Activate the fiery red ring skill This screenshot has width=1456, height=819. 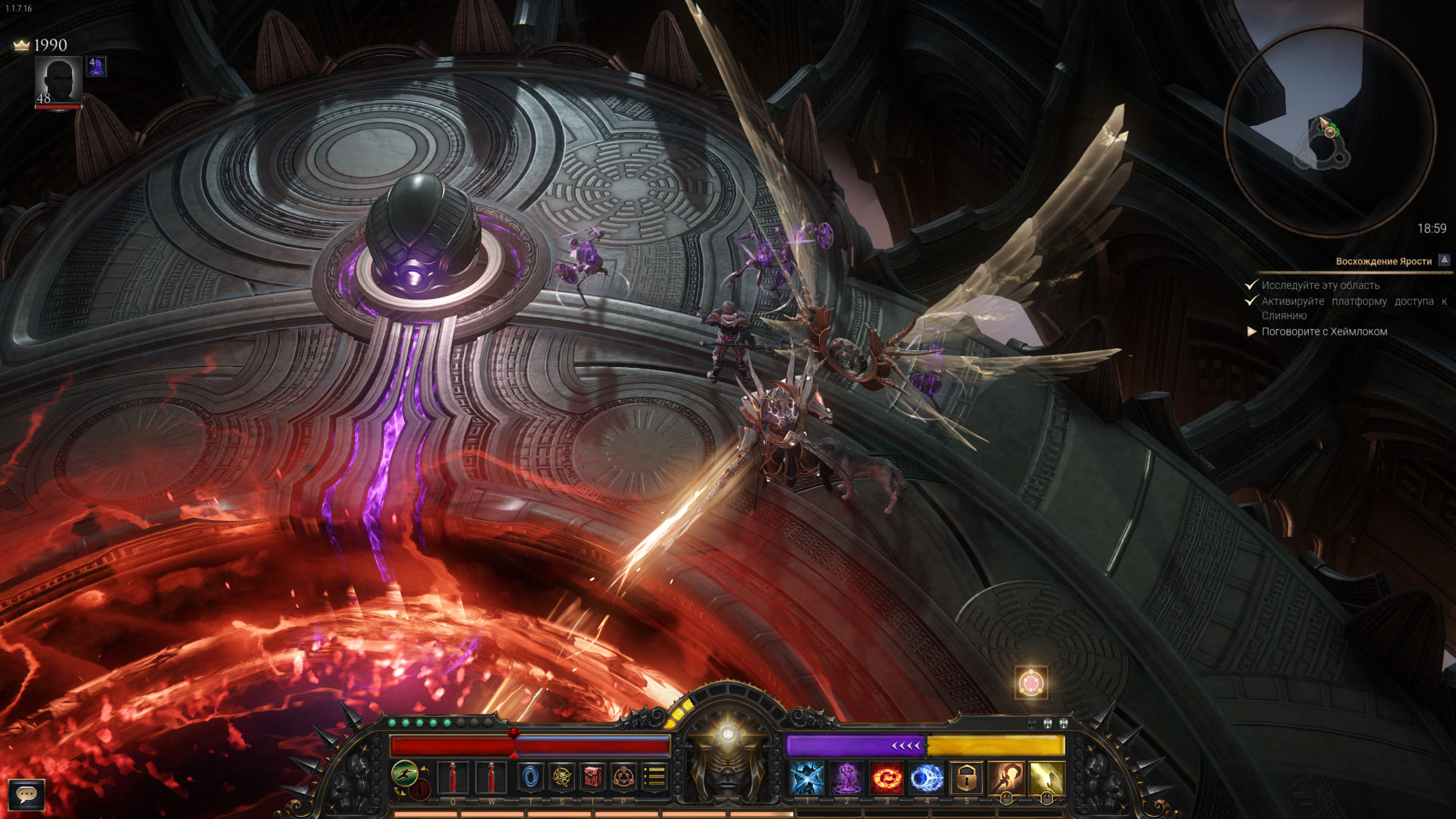point(886,778)
